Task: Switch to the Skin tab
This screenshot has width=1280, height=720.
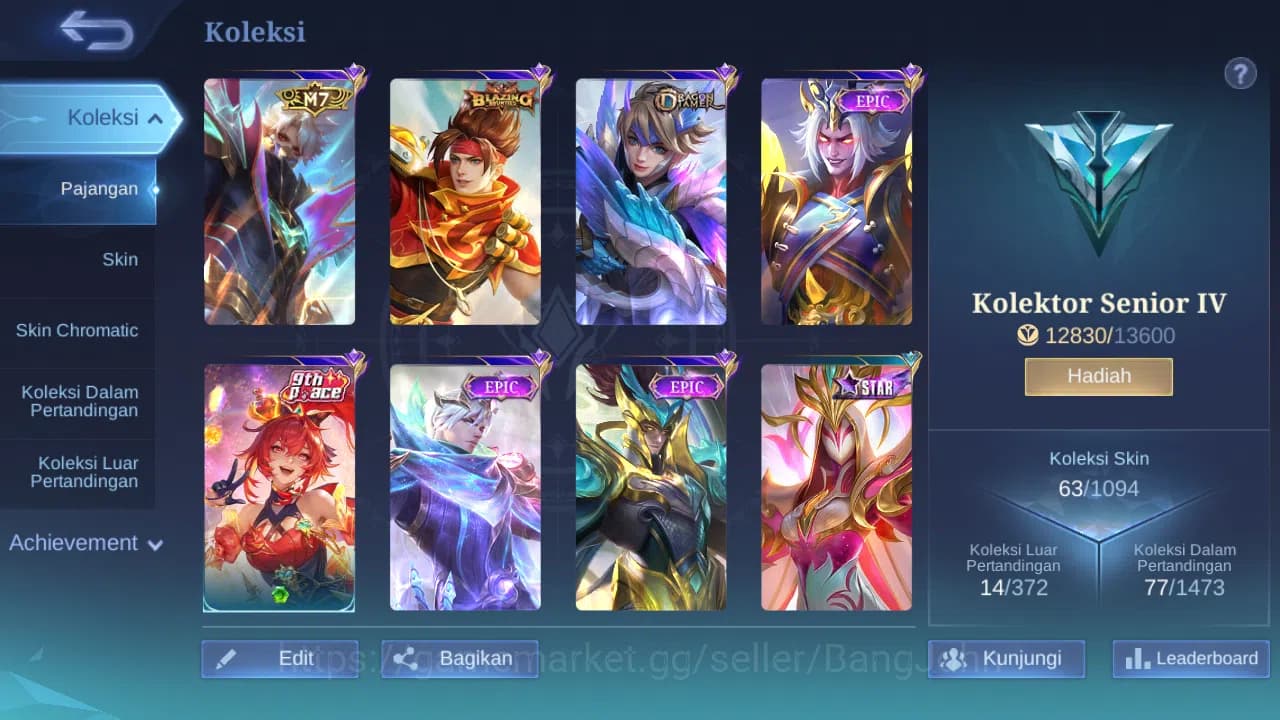Action: [x=120, y=259]
